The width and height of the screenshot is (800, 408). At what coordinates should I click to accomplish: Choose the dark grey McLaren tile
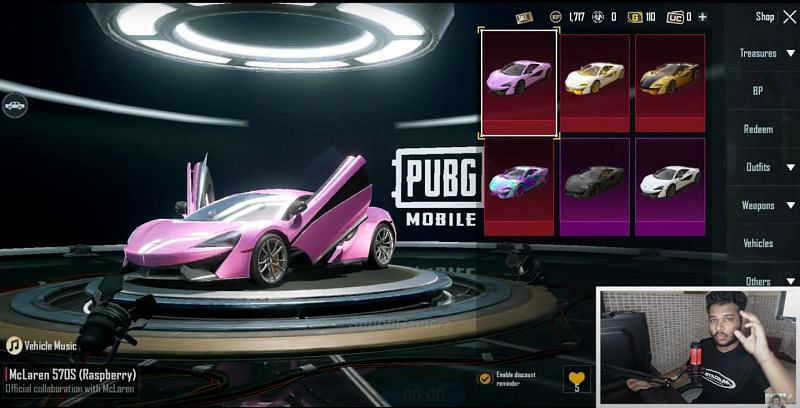[x=595, y=183]
